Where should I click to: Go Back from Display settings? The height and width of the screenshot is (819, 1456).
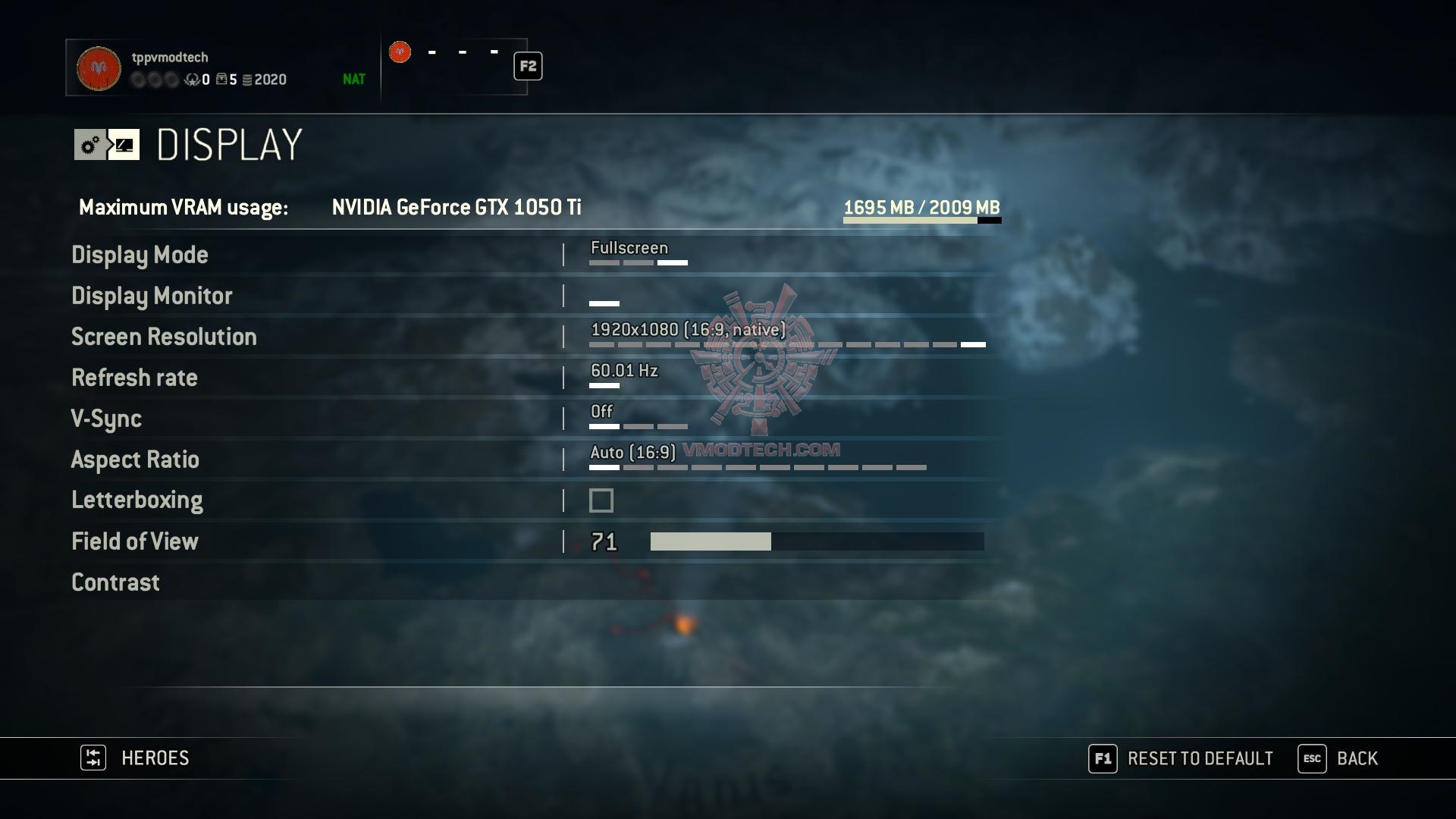tap(1338, 758)
